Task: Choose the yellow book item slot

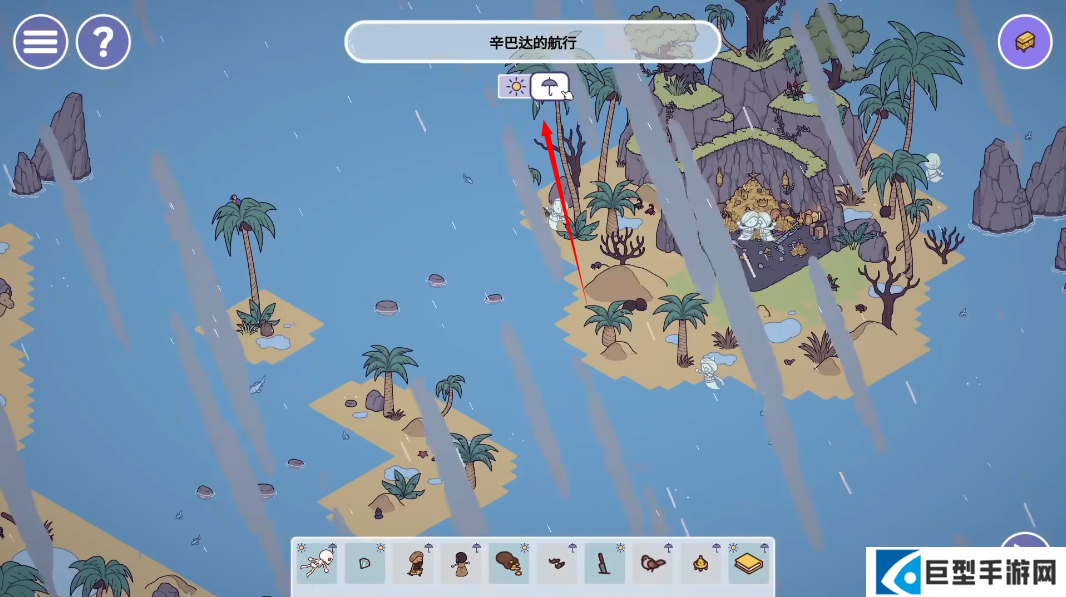Action: click(749, 564)
